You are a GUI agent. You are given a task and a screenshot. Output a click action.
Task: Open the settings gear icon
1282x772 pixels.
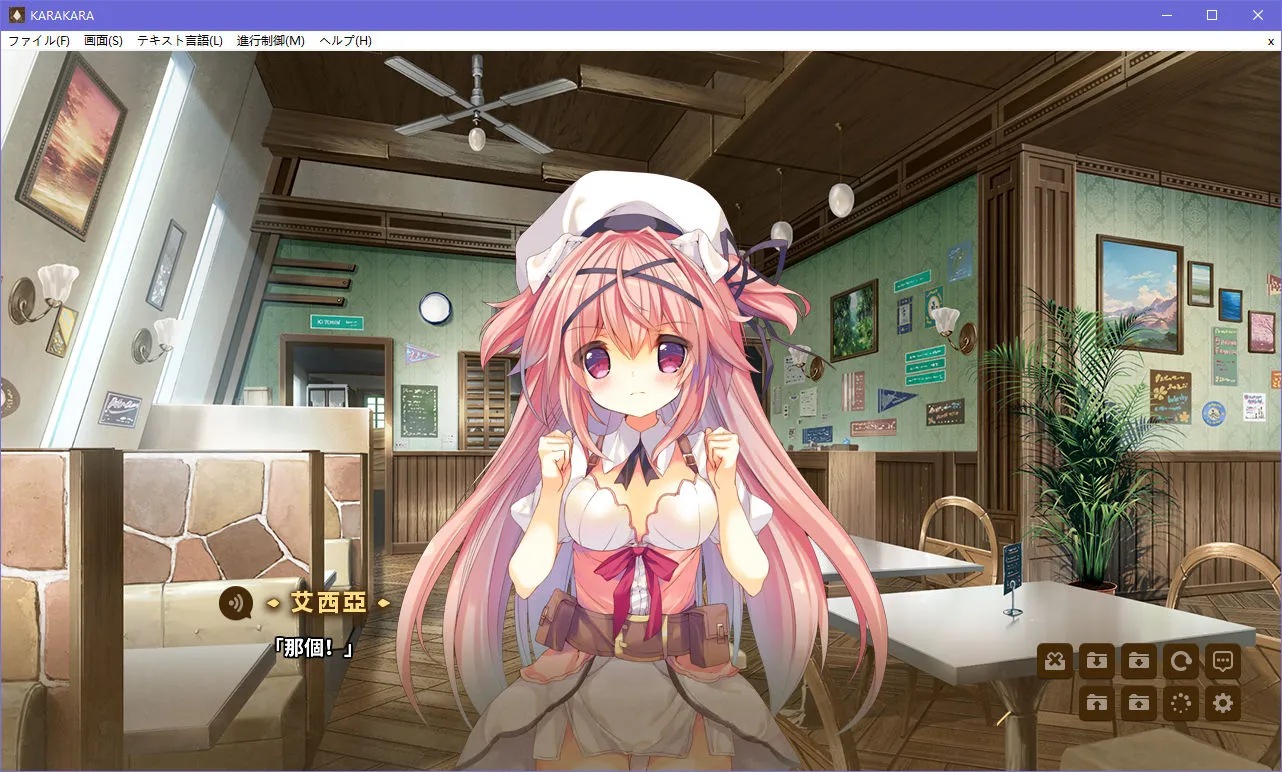click(x=1222, y=703)
